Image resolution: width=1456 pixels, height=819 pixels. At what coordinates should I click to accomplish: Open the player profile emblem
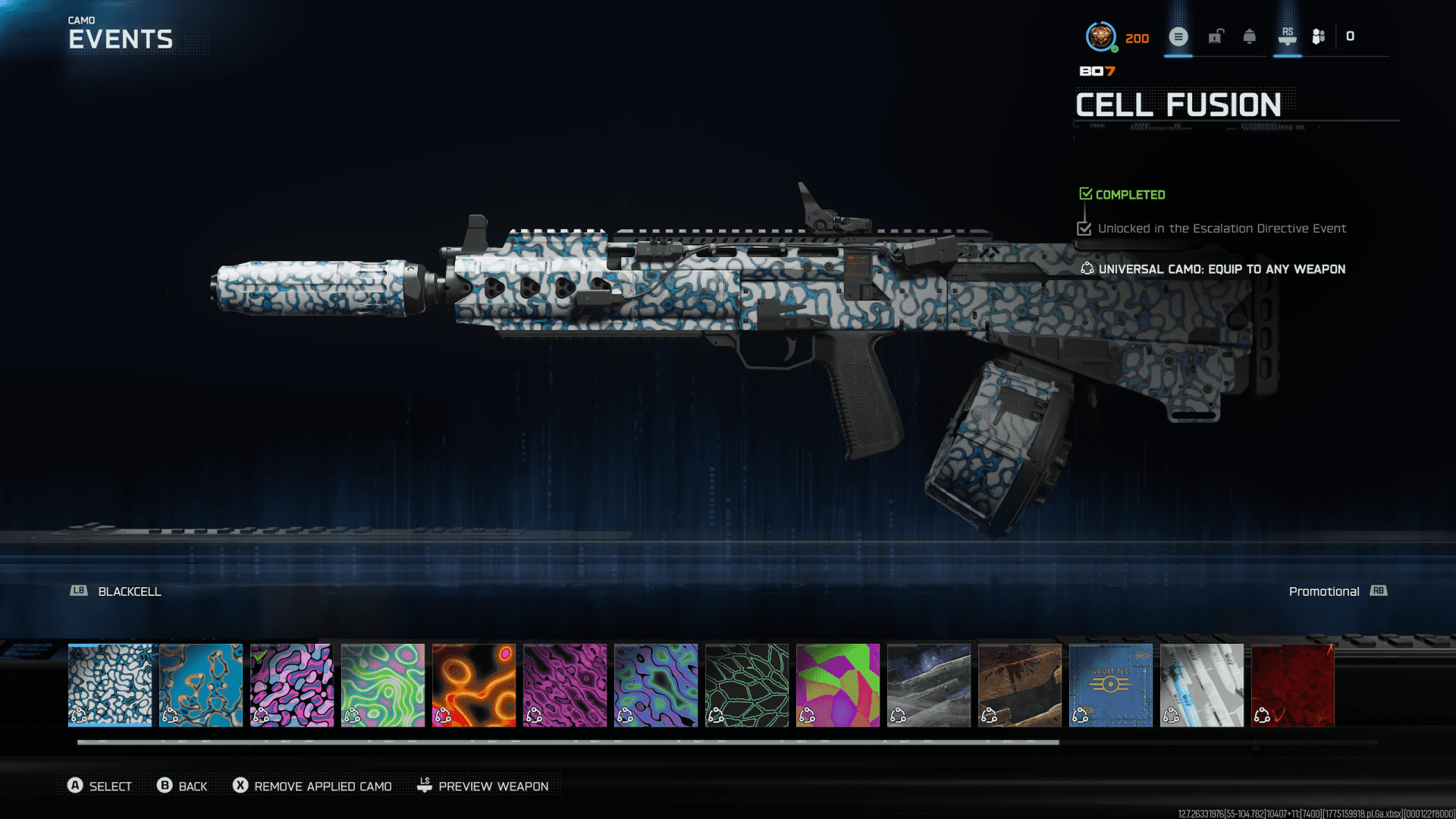[x=1100, y=36]
